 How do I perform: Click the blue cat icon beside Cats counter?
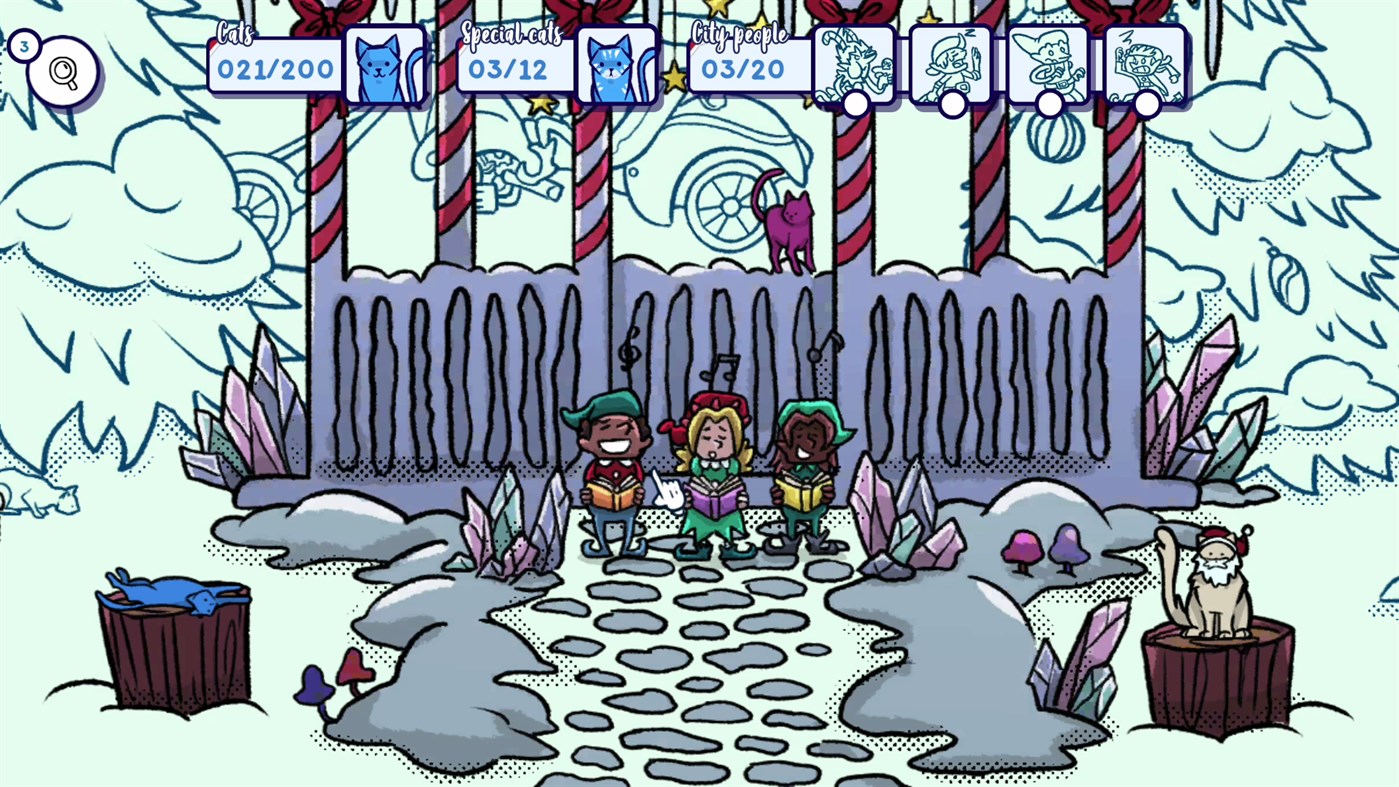coord(386,65)
